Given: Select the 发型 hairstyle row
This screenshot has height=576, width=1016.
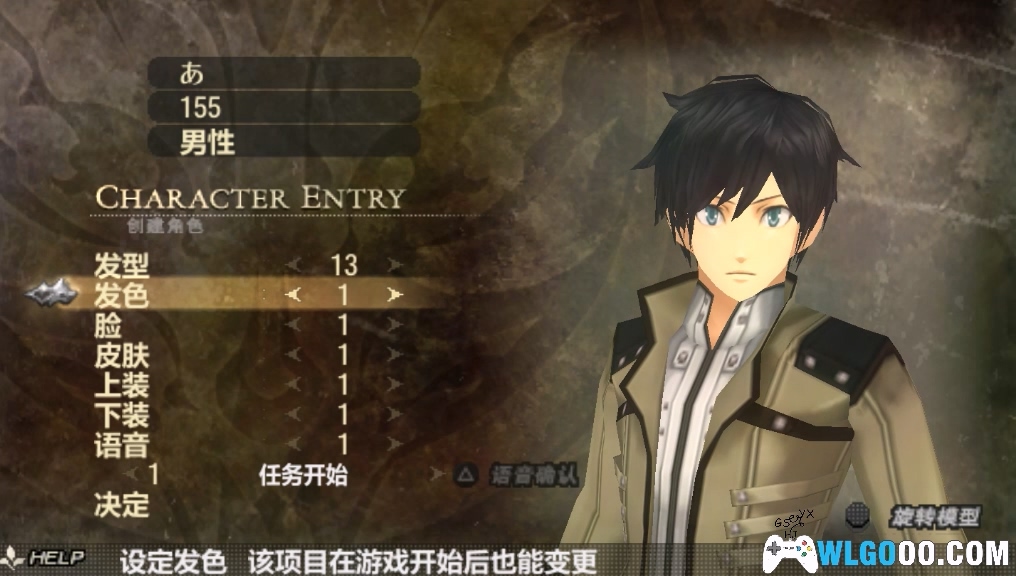Looking at the screenshot, I should (x=120, y=266).
